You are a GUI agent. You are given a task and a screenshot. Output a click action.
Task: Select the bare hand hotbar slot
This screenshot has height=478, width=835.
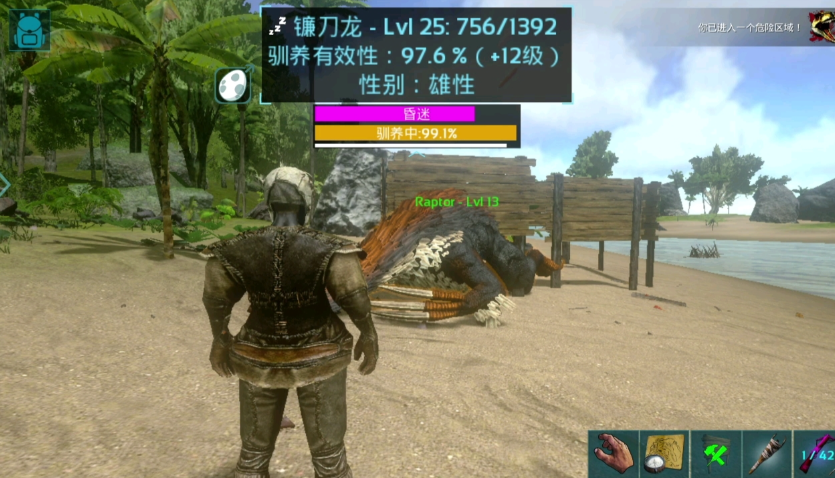click(612, 455)
